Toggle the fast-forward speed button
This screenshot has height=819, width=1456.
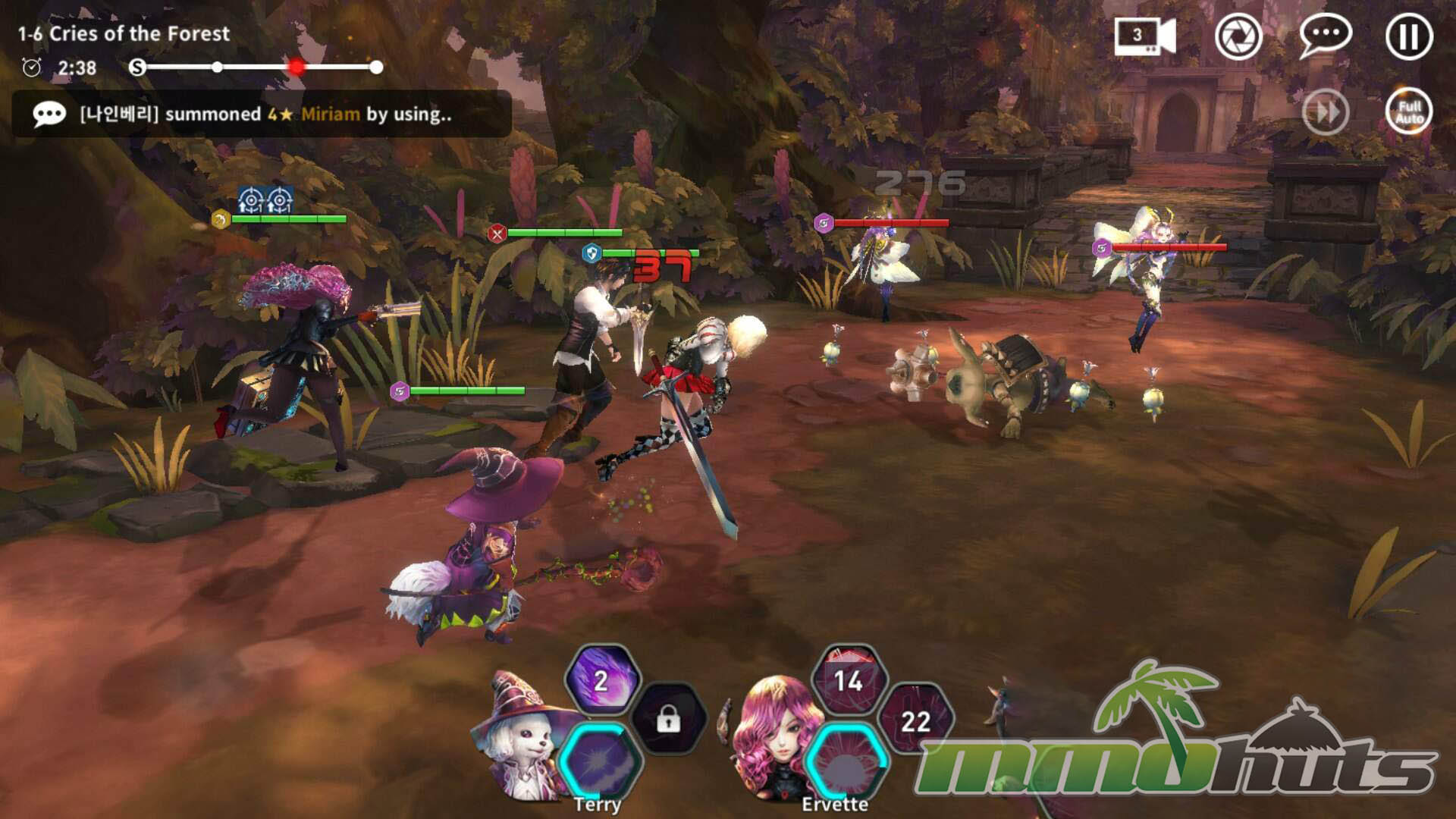1326,113
